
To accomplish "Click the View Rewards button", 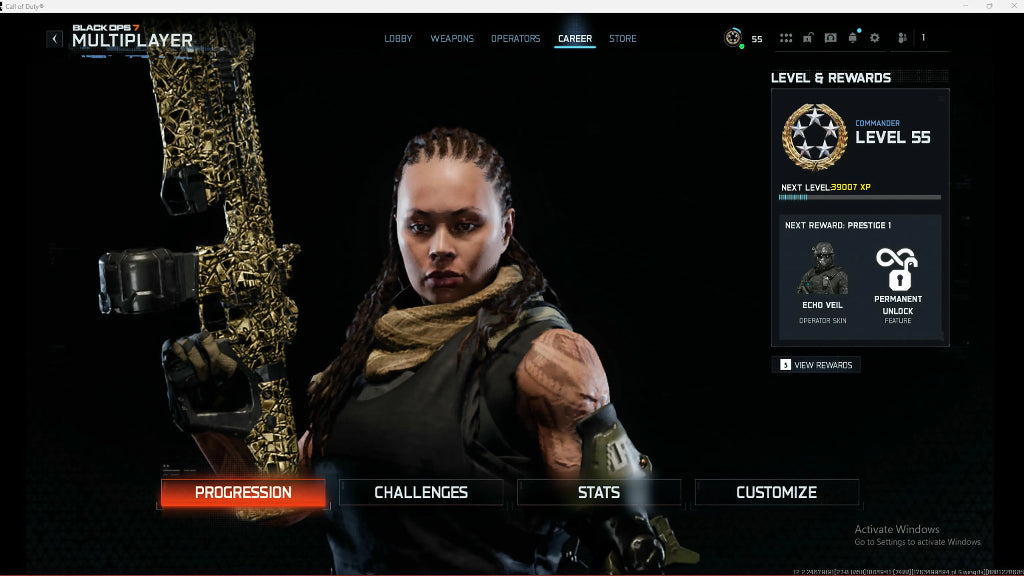I will [816, 365].
